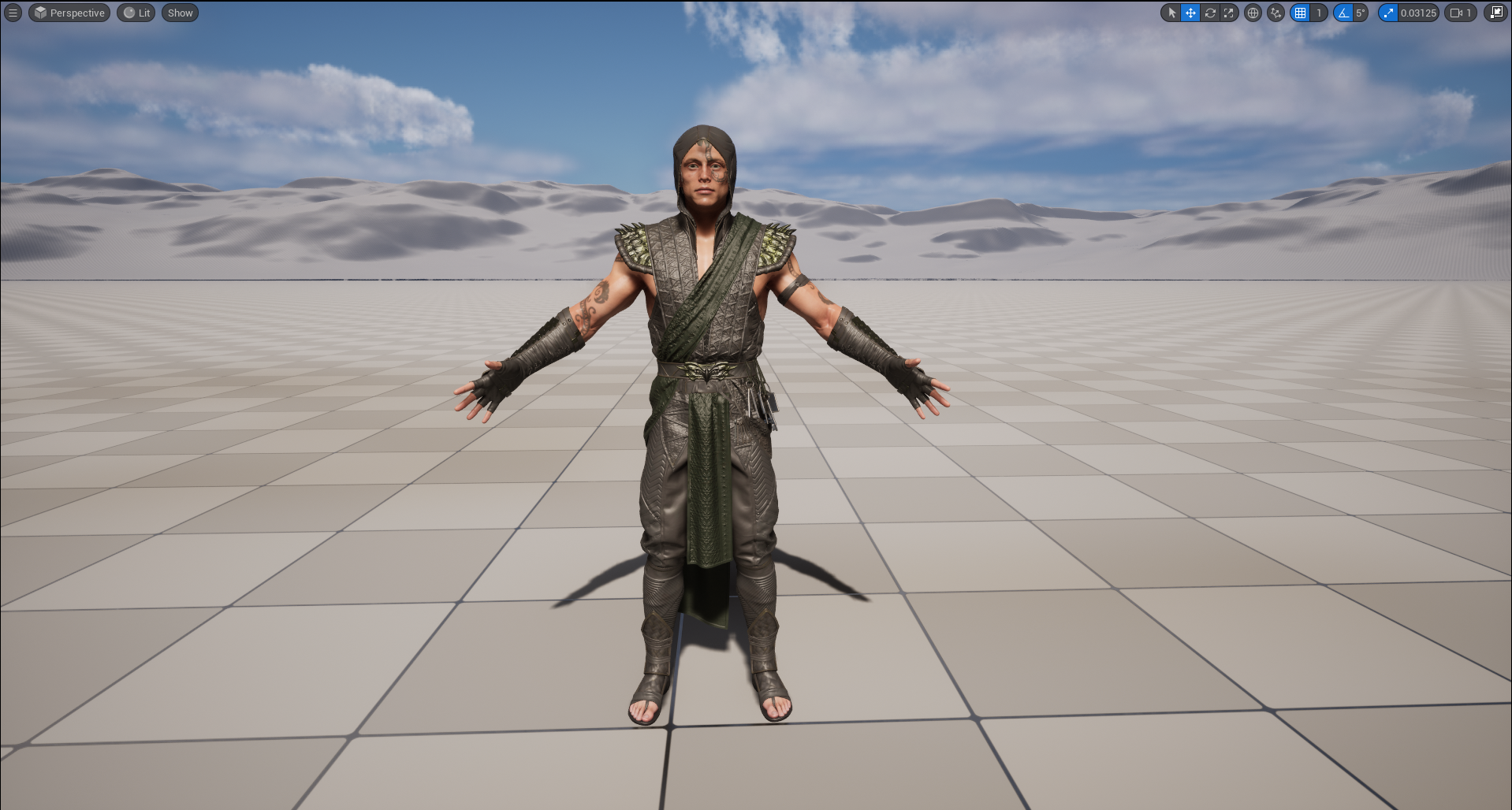Image resolution: width=1512 pixels, height=810 pixels.
Task: Toggle world/local coordinate system globe
Action: [1252, 13]
